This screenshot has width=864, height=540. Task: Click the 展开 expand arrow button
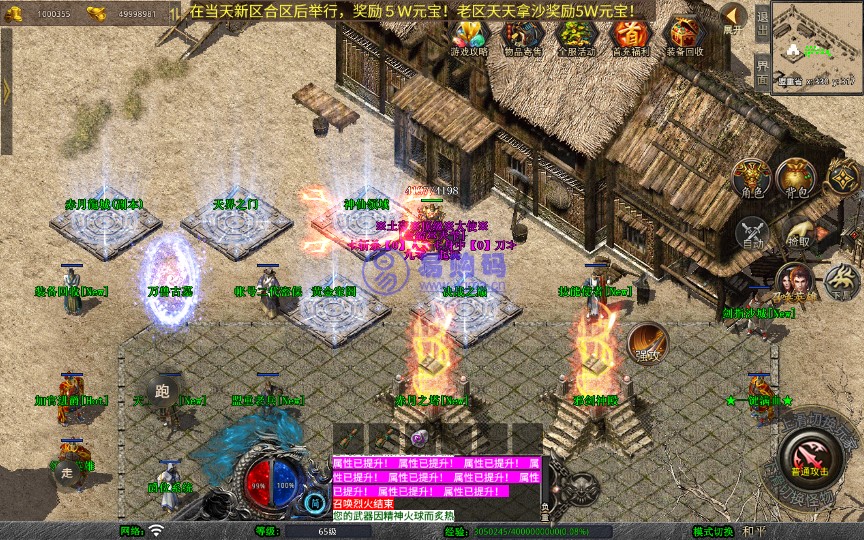click(734, 18)
